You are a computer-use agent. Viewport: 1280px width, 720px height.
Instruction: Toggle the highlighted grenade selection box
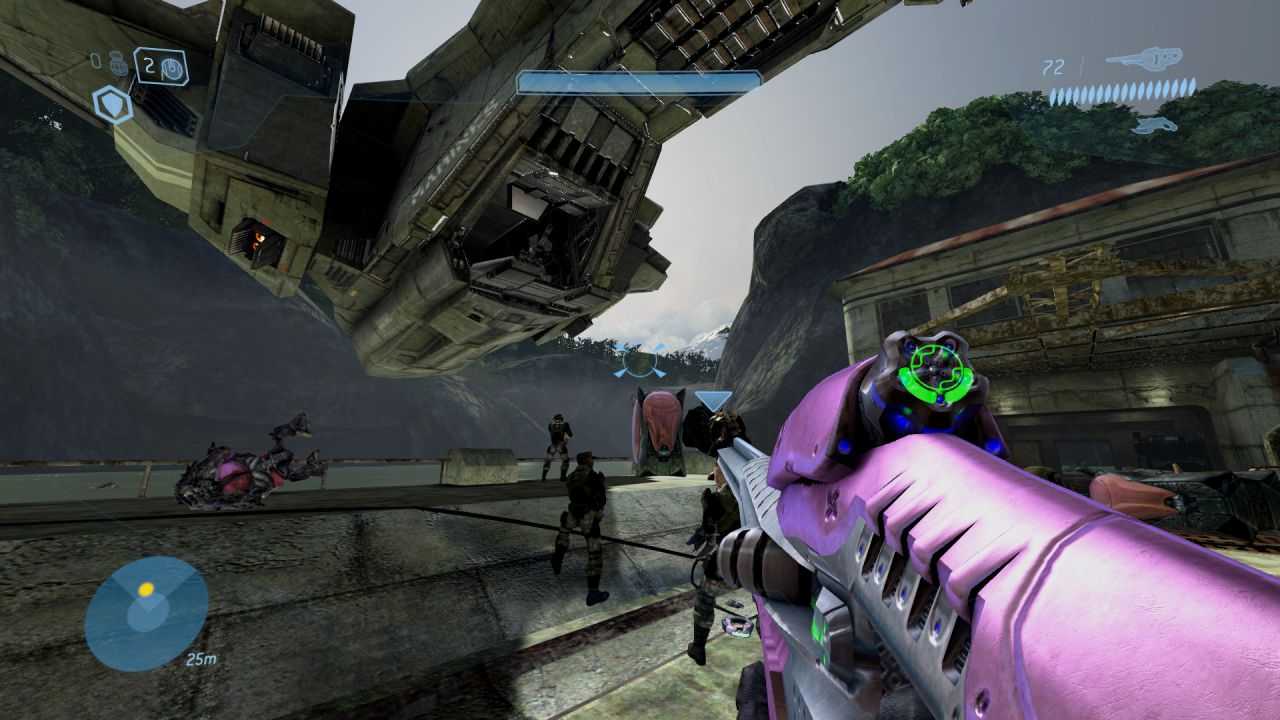point(162,66)
